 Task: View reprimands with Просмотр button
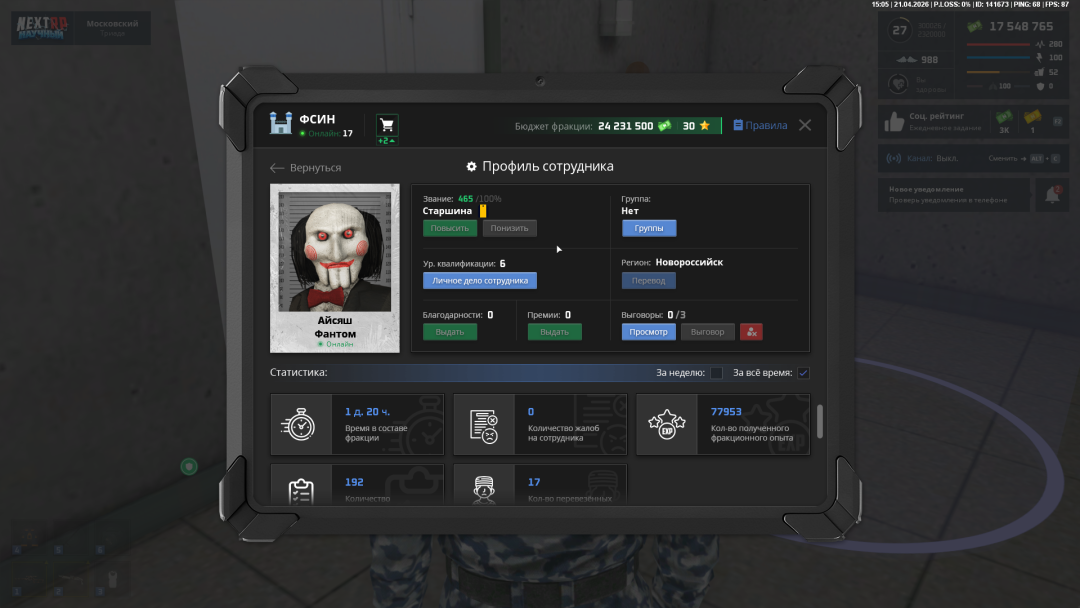click(x=648, y=332)
